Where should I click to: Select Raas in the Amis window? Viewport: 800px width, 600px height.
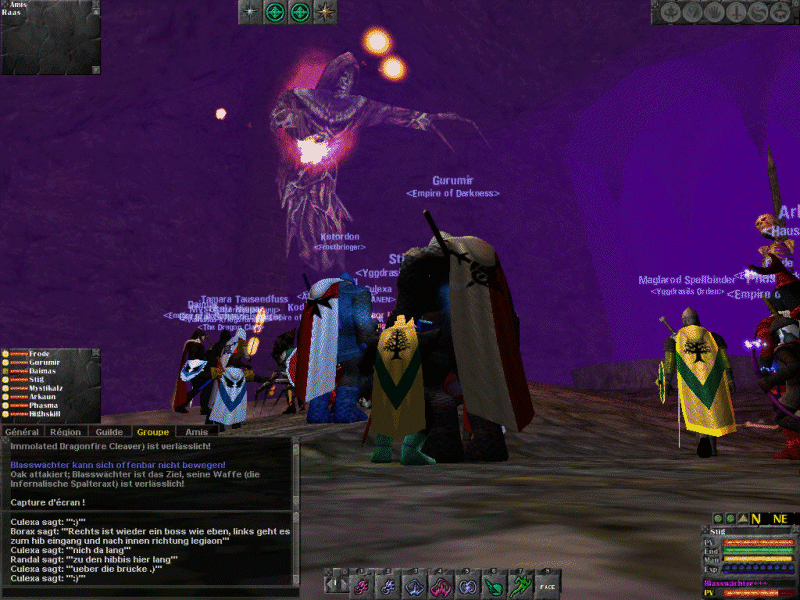(x=11, y=13)
